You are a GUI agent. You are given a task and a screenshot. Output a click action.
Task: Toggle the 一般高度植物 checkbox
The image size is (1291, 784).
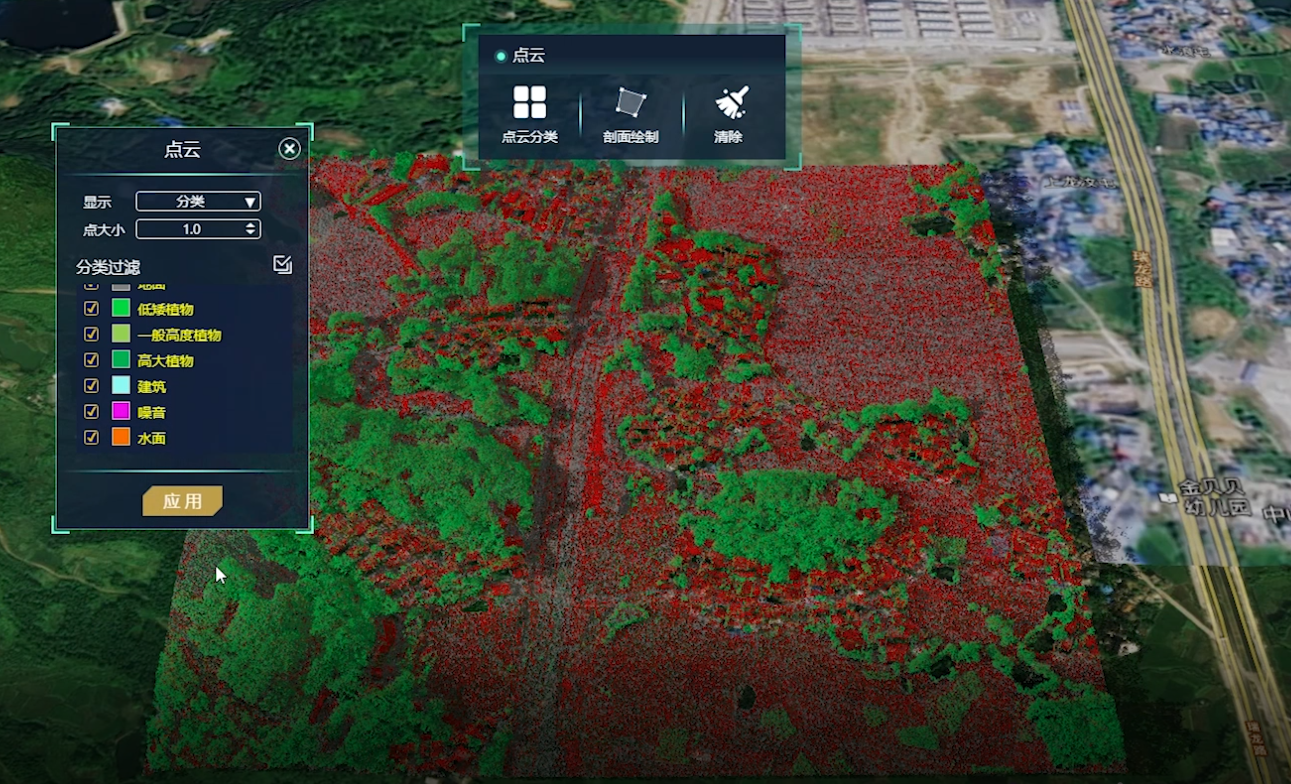[x=91, y=334]
